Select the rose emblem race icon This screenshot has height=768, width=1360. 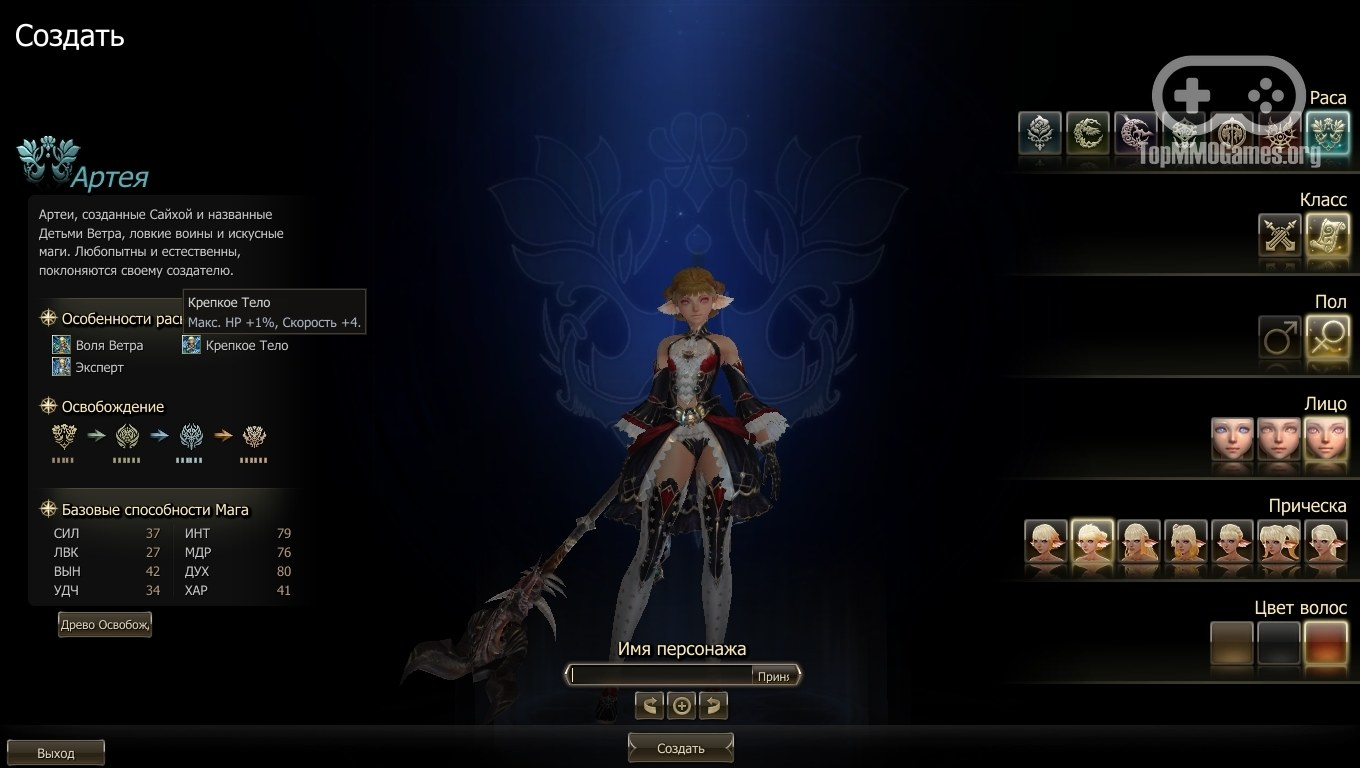1038,135
